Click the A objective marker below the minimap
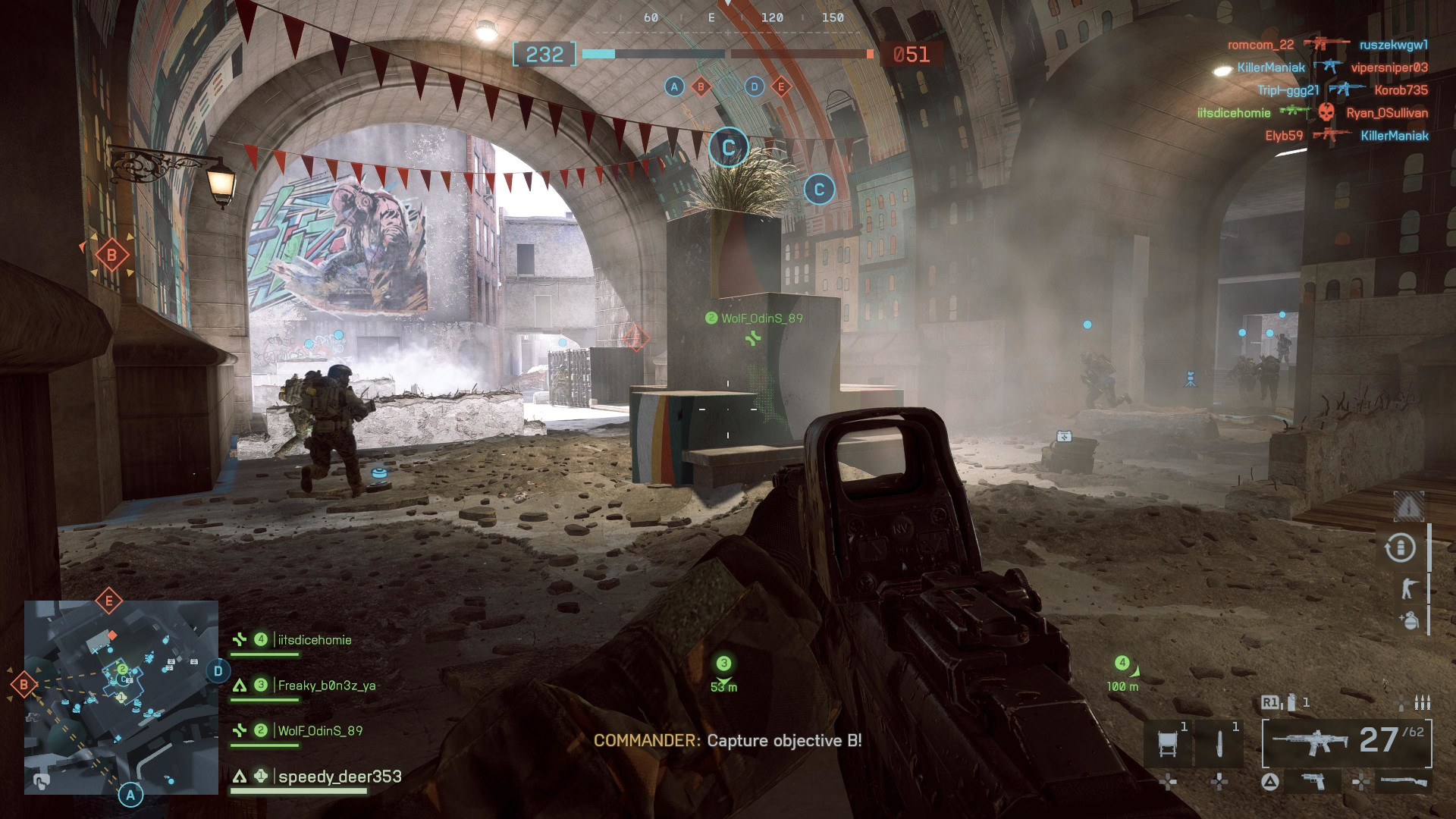This screenshot has width=1456, height=819. pyautogui.click(x=130, y=795)
